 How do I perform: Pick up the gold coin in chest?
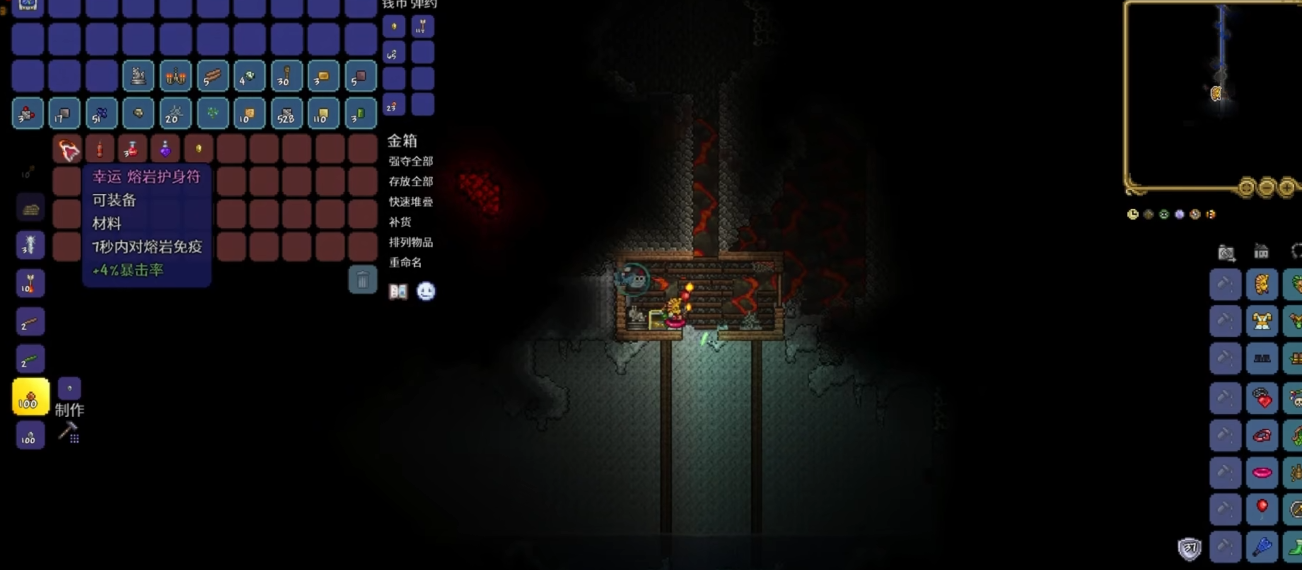click(198, 150)
